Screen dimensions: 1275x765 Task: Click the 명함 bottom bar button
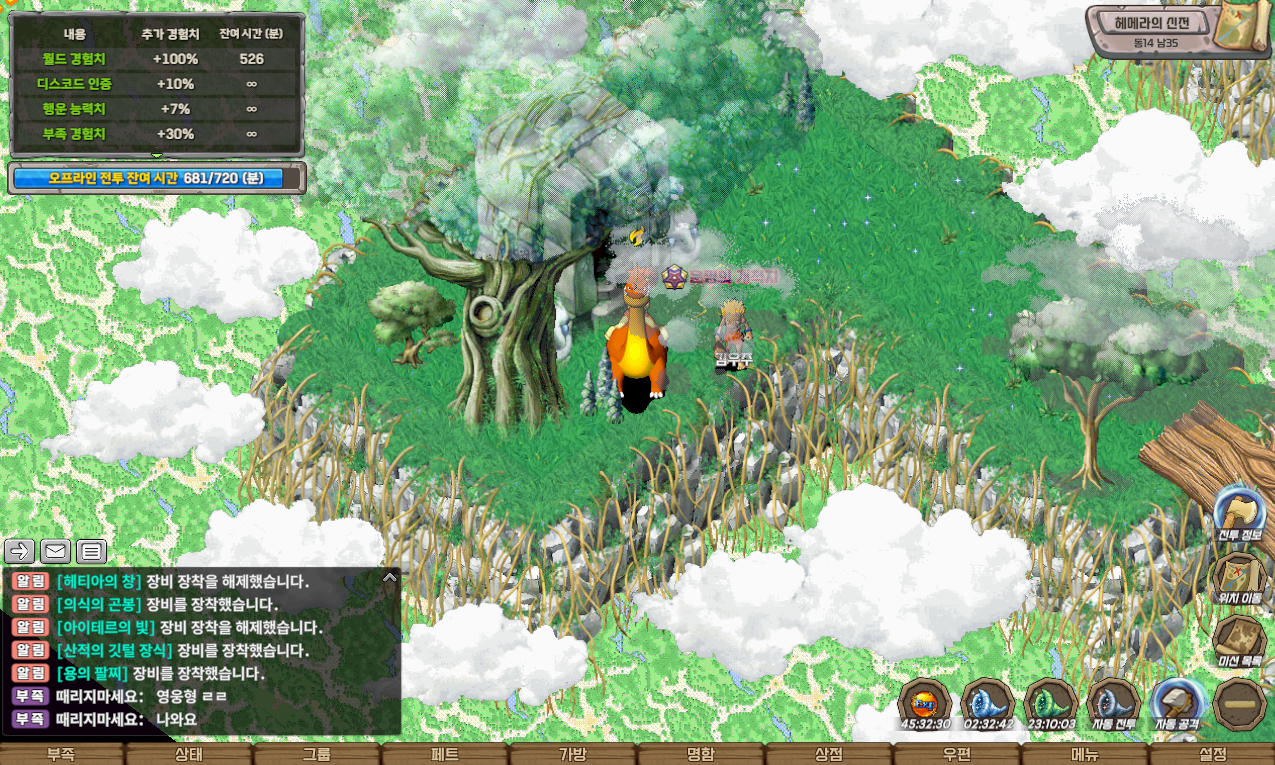(x=701, y=754)
